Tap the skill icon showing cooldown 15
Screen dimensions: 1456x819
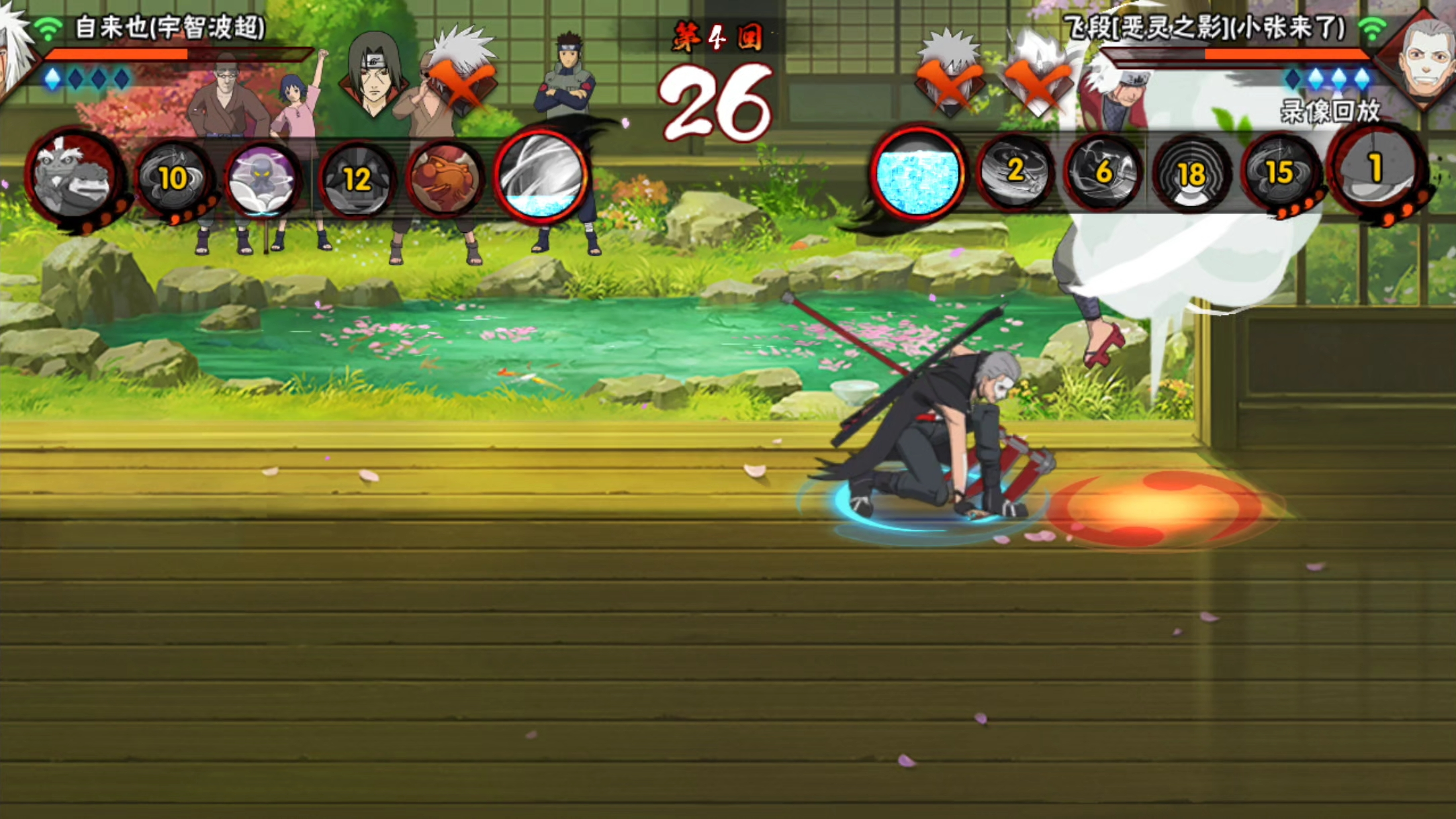point(1280,172)
